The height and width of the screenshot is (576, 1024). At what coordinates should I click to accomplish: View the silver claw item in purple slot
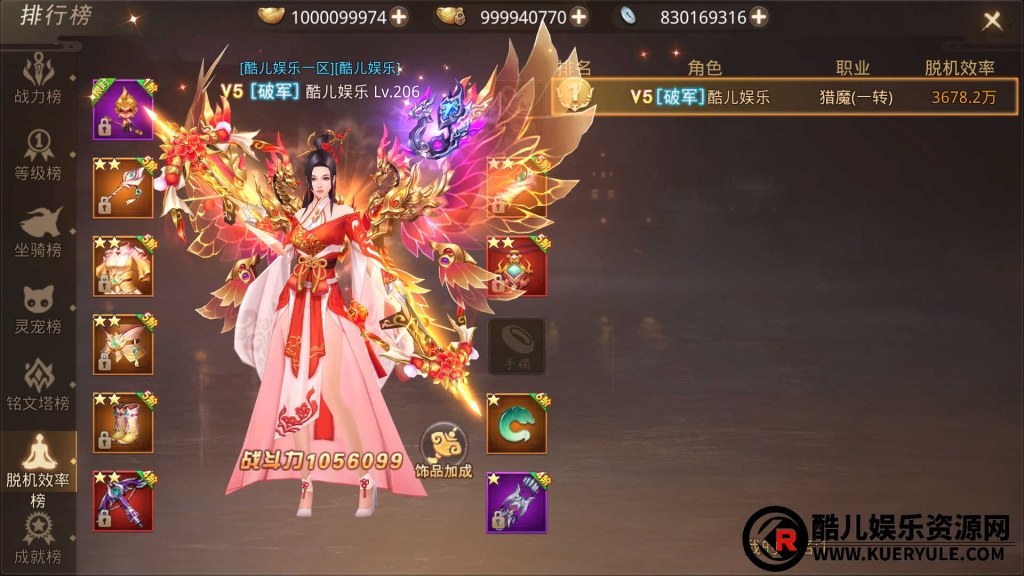(516, 501)
